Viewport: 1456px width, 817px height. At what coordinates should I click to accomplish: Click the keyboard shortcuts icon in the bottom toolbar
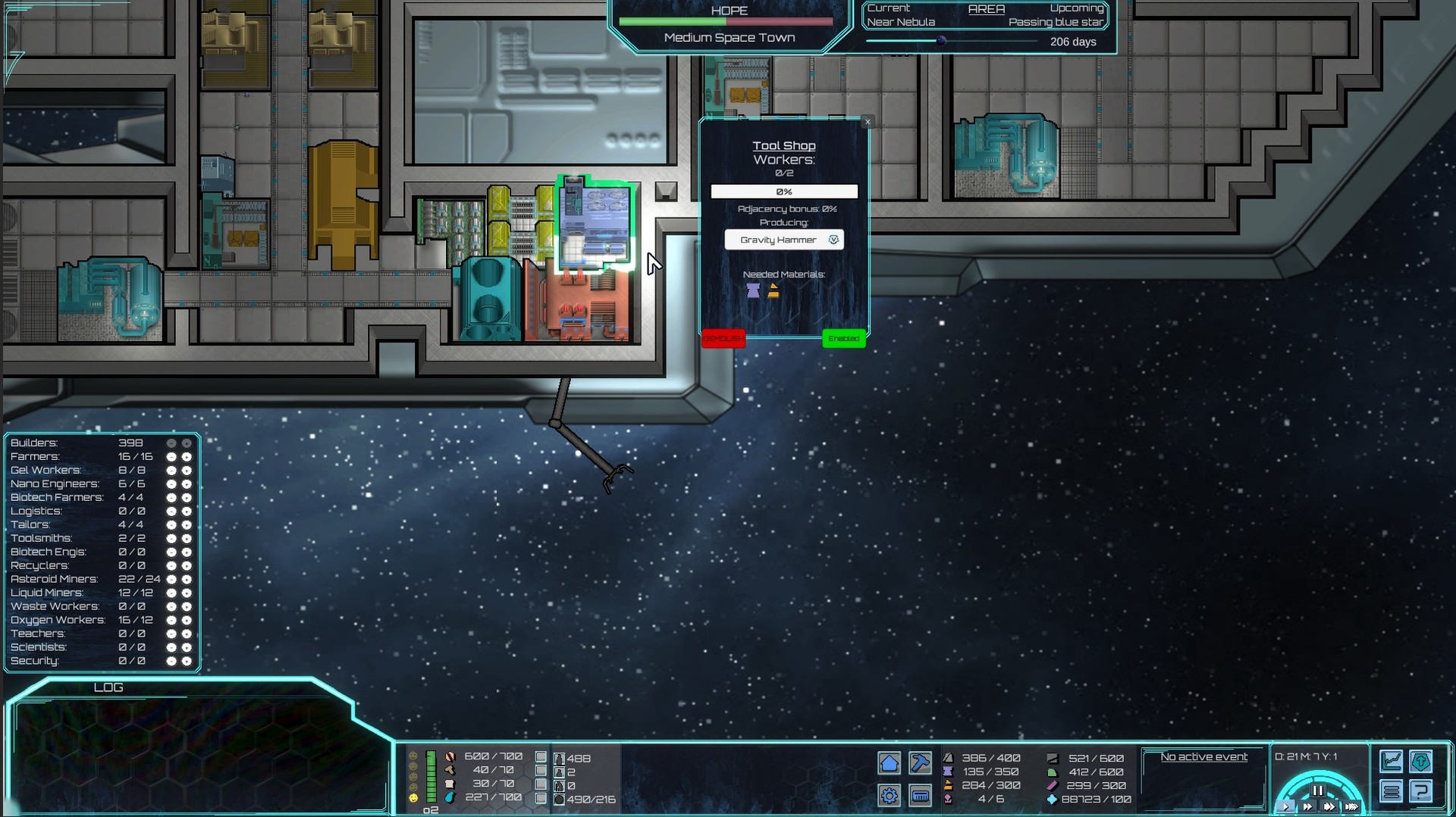coord(920,796)
